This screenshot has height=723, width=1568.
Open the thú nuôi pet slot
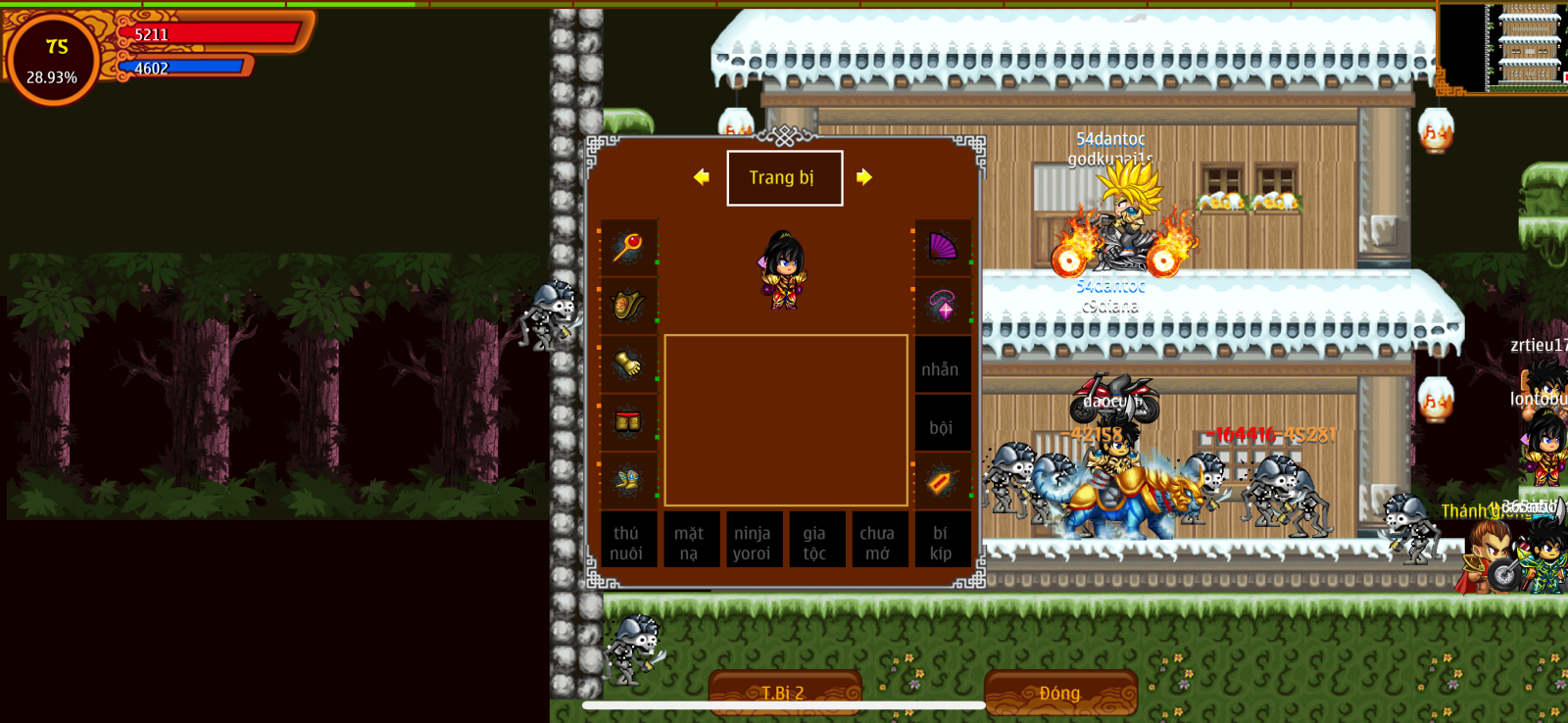[627, 542]
